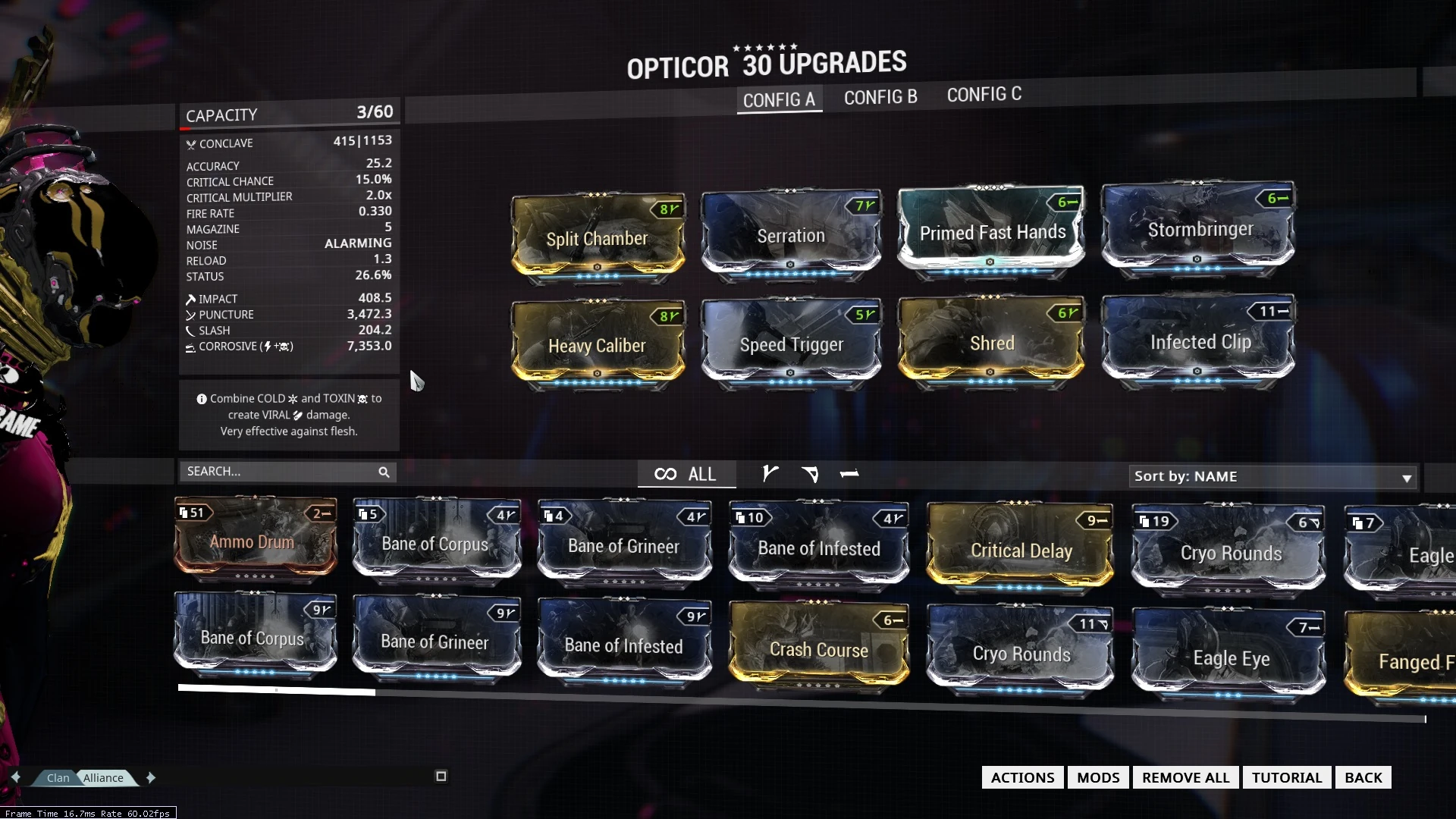Show all mod polarities filter
This screenshot has height=819, width=1456.
point(686,474)
